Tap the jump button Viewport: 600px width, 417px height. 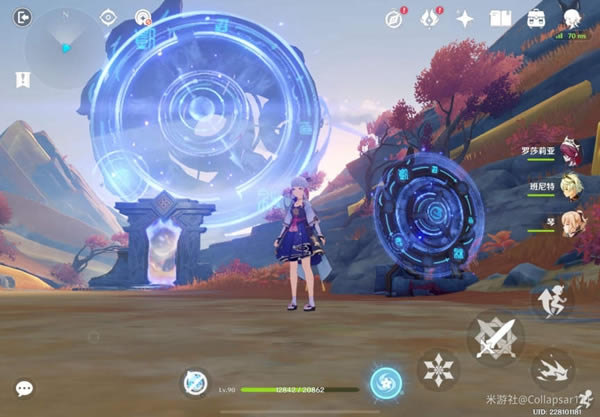point(551,300)
